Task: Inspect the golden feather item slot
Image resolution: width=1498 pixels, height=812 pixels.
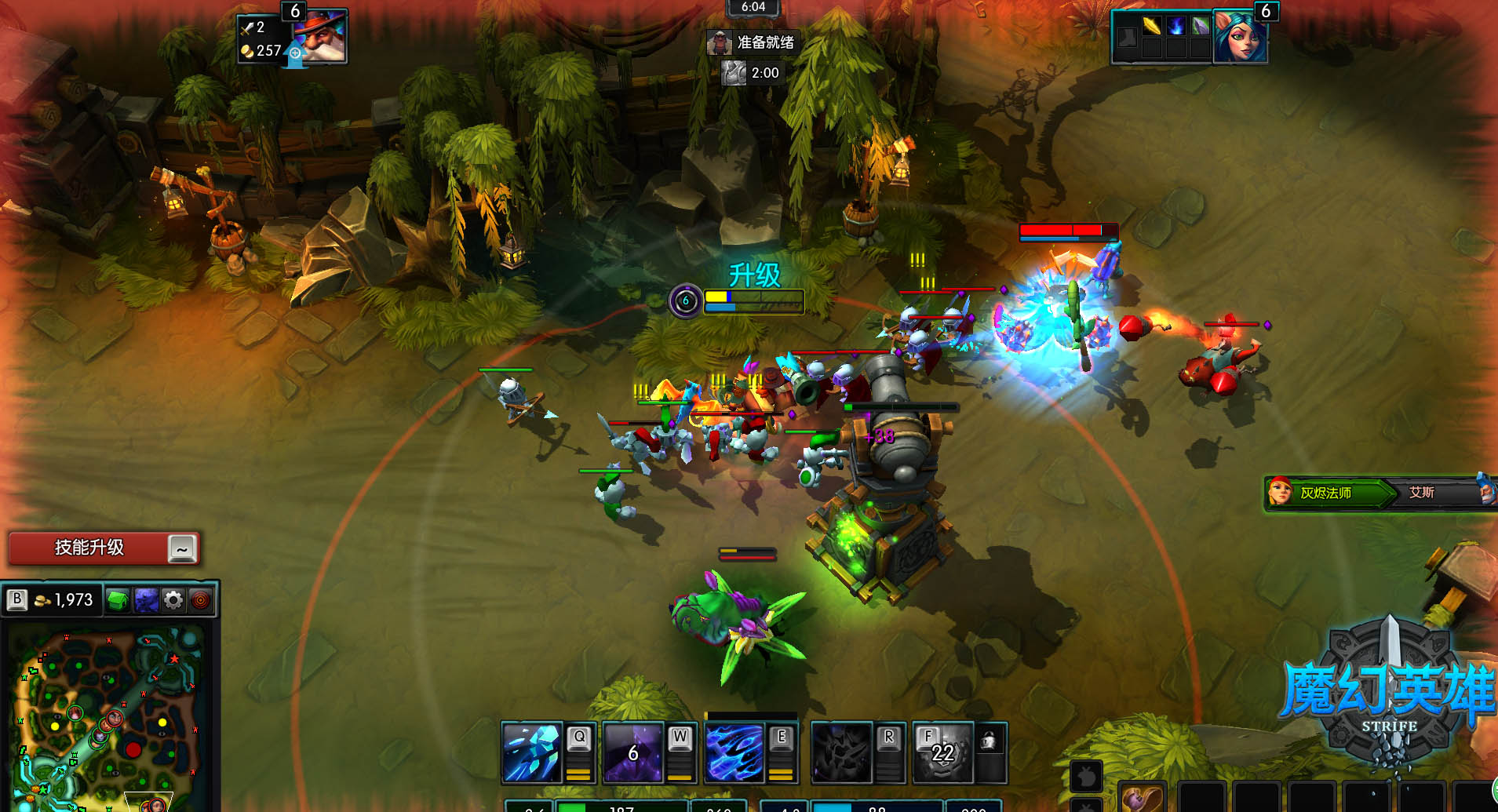Action: click(x=1151, y=26)
